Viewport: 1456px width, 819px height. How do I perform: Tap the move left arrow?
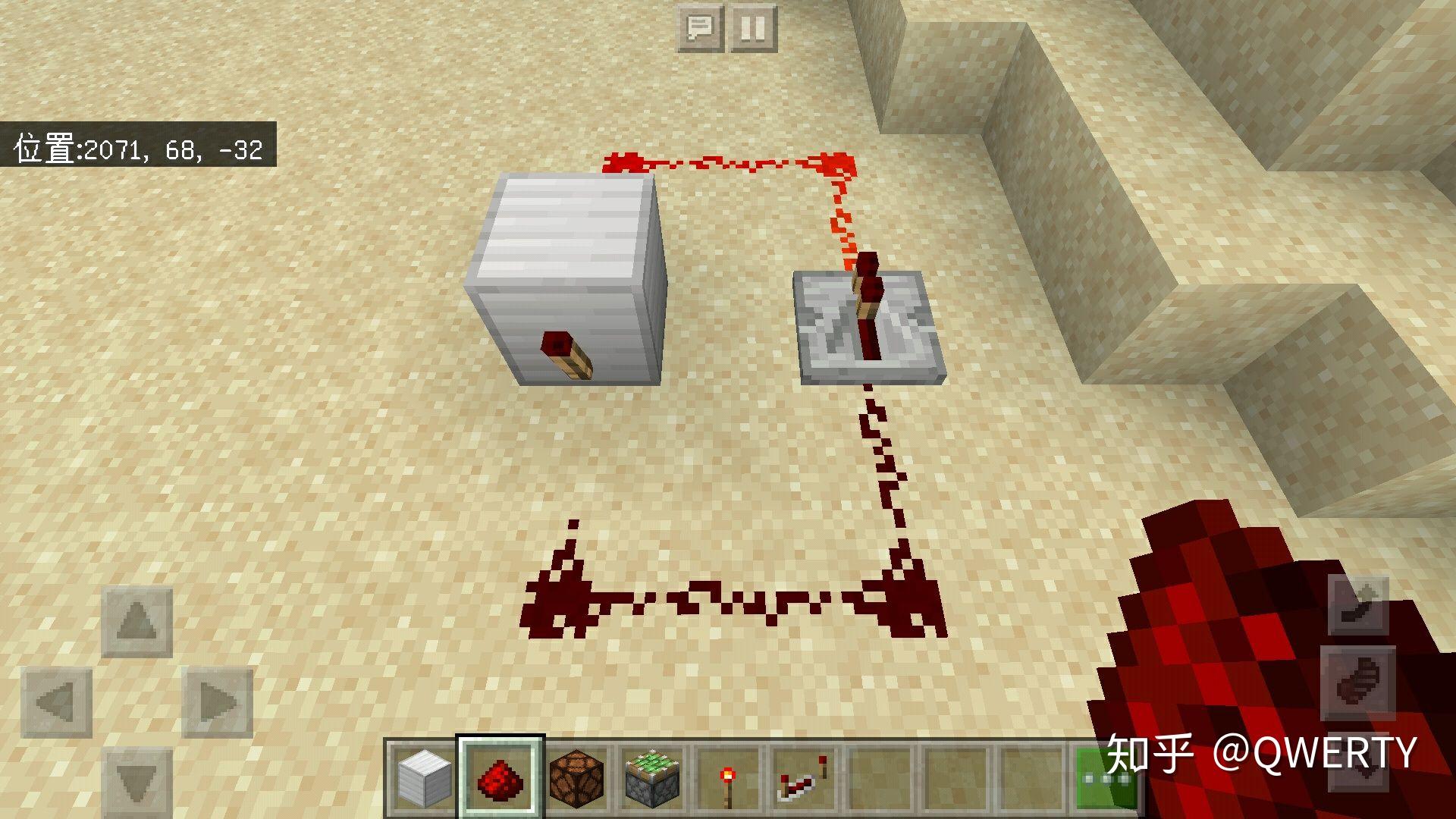tap(57, 702)
